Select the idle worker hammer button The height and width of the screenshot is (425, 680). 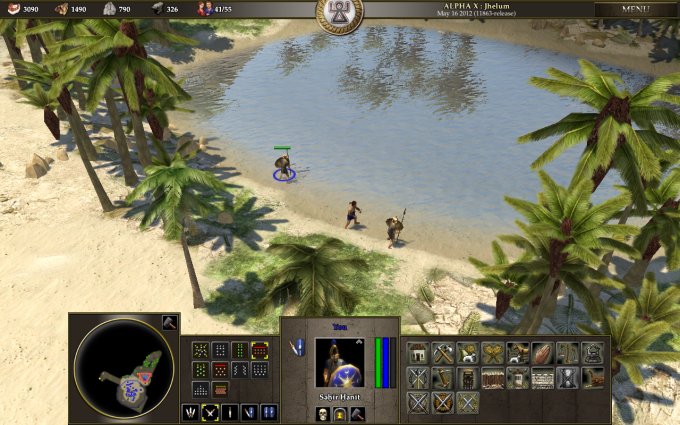[169, 322]
